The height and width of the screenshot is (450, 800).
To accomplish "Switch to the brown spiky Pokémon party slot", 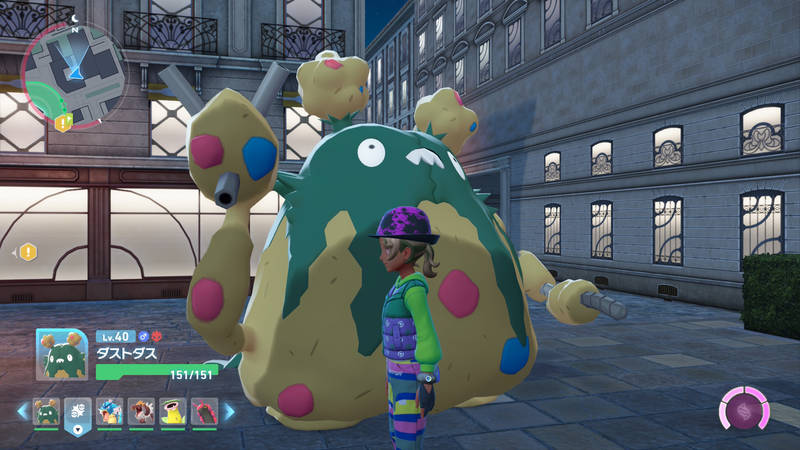I will [141, 412].
